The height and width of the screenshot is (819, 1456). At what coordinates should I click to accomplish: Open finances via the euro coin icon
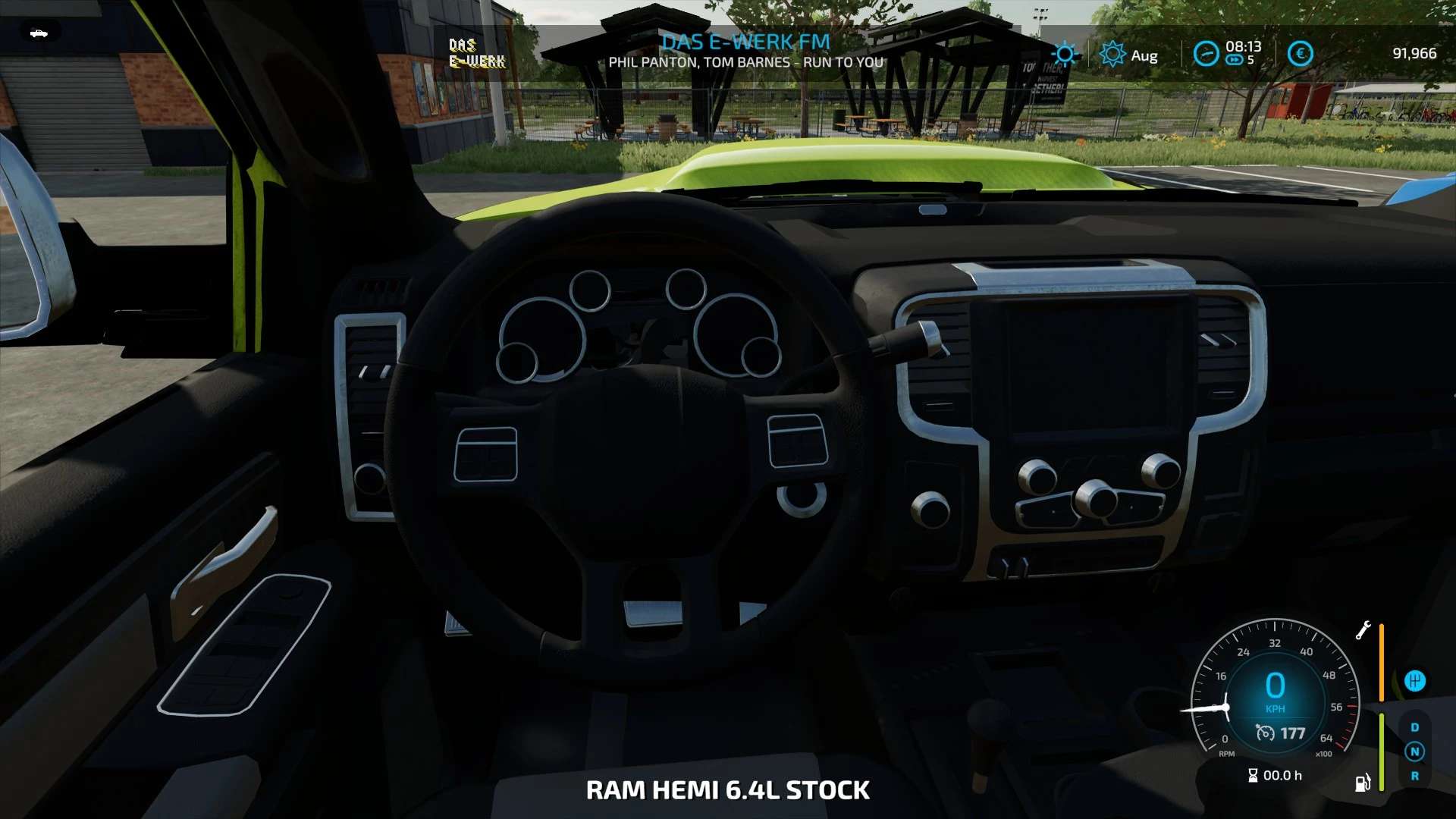1300,53
